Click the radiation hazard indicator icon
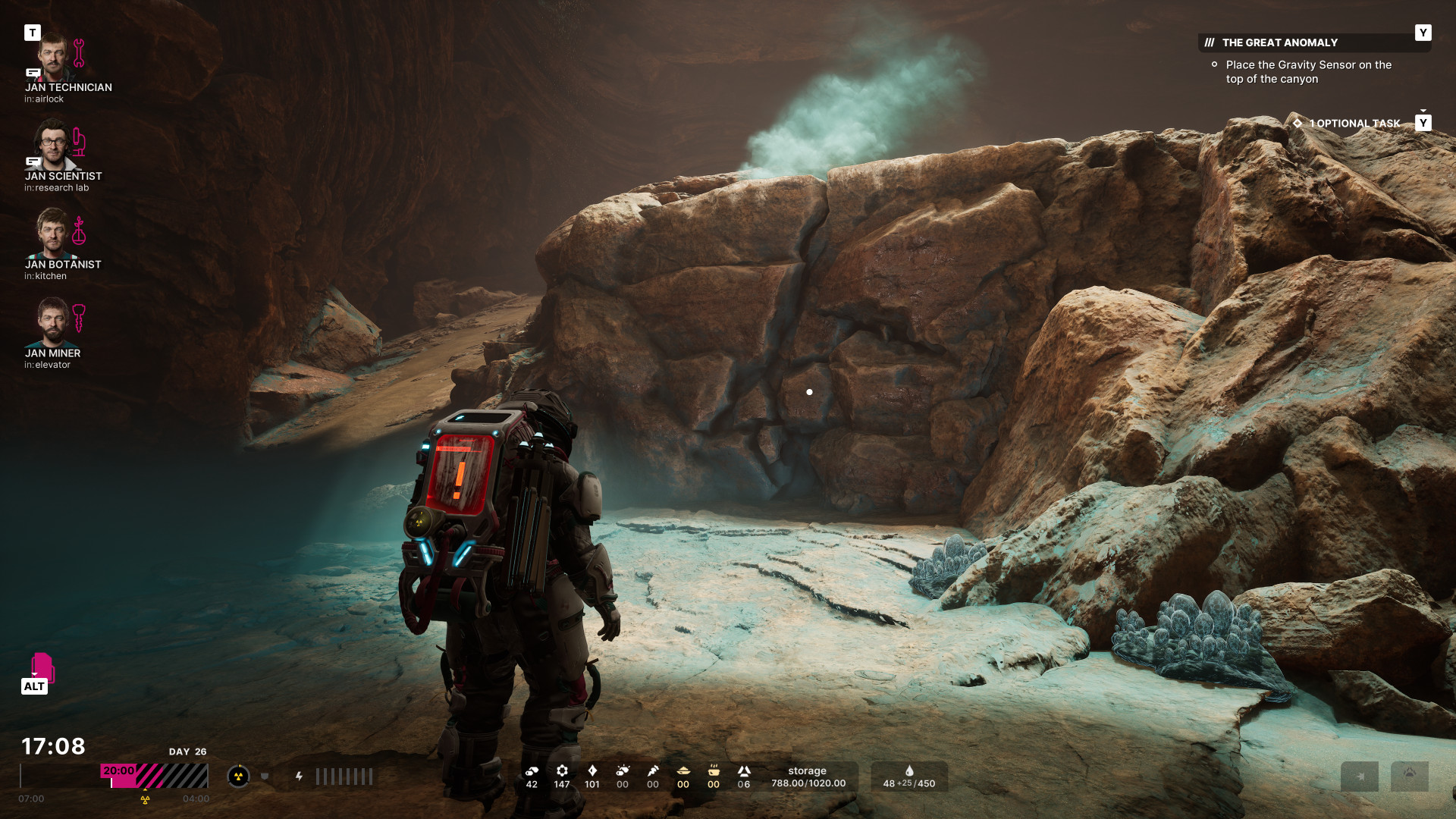Viewport: 1456px width, 819px height. pyautogui.click(x=238, y=776)
